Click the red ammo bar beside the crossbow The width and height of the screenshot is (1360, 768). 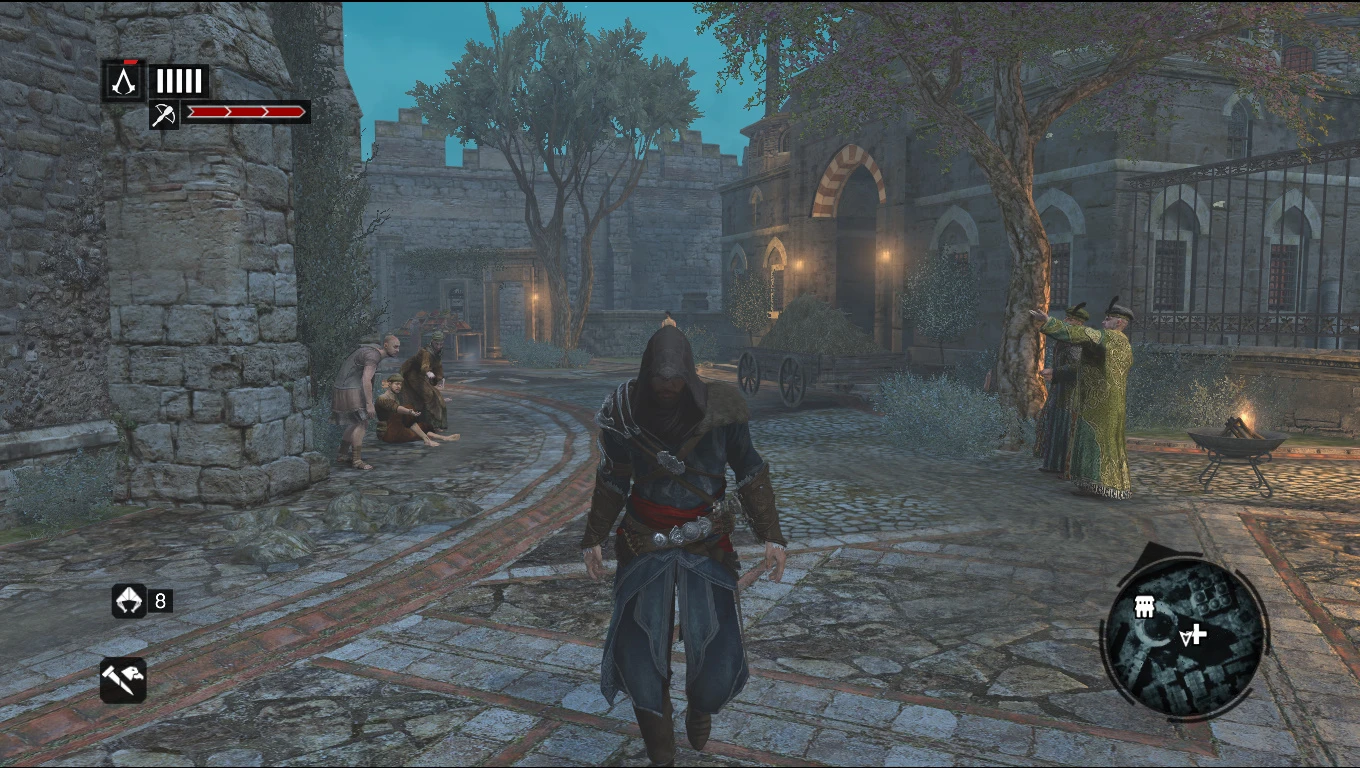point(248,112)
